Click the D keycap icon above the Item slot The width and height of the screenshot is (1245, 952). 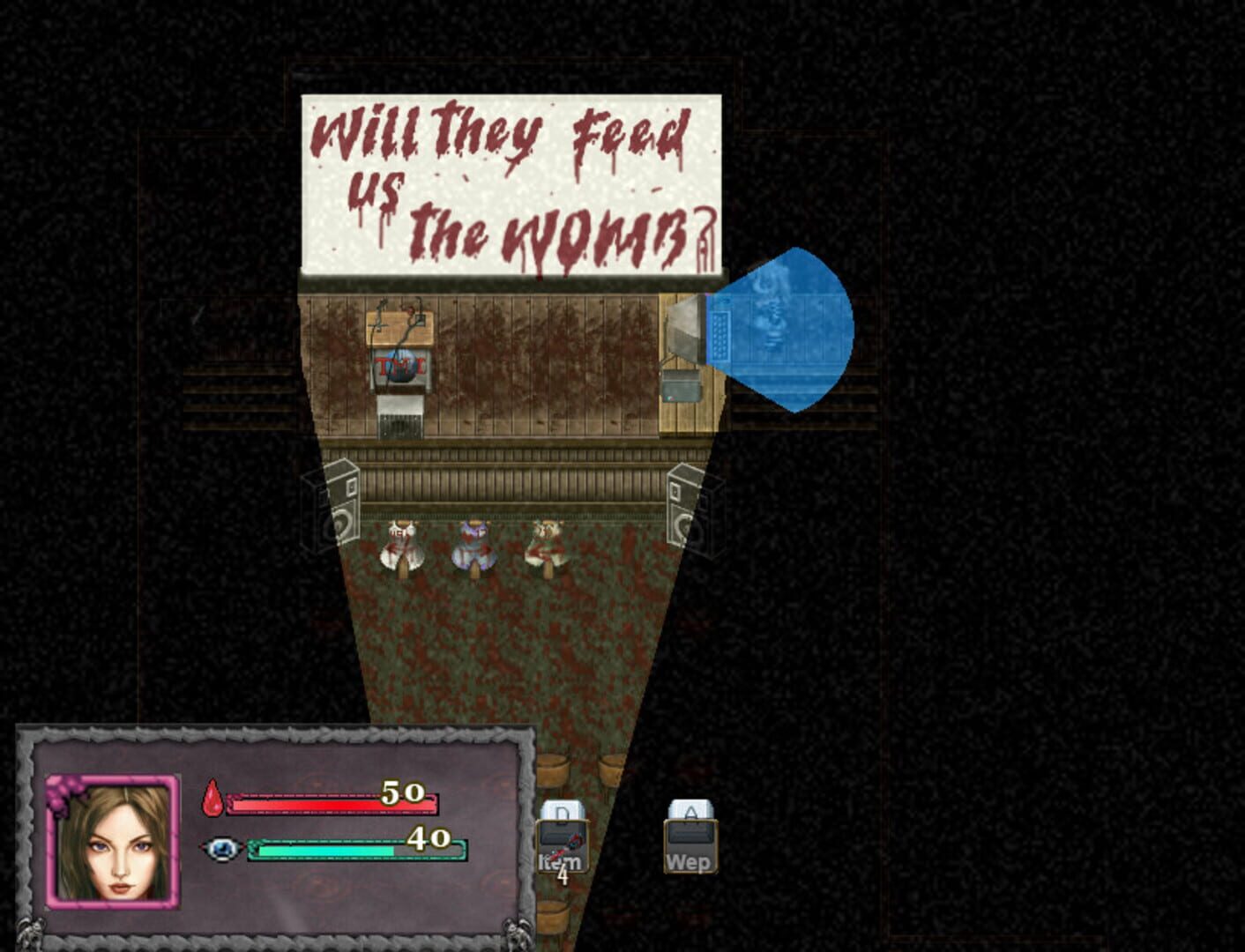click(x=561, y=809)
